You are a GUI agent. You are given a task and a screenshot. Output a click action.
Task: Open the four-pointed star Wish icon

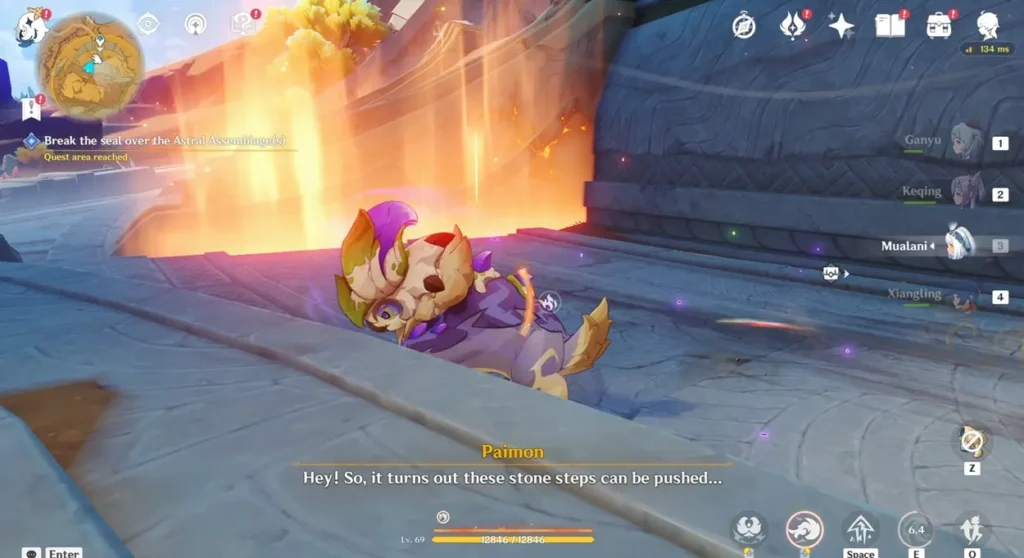[x=841, y=26]
